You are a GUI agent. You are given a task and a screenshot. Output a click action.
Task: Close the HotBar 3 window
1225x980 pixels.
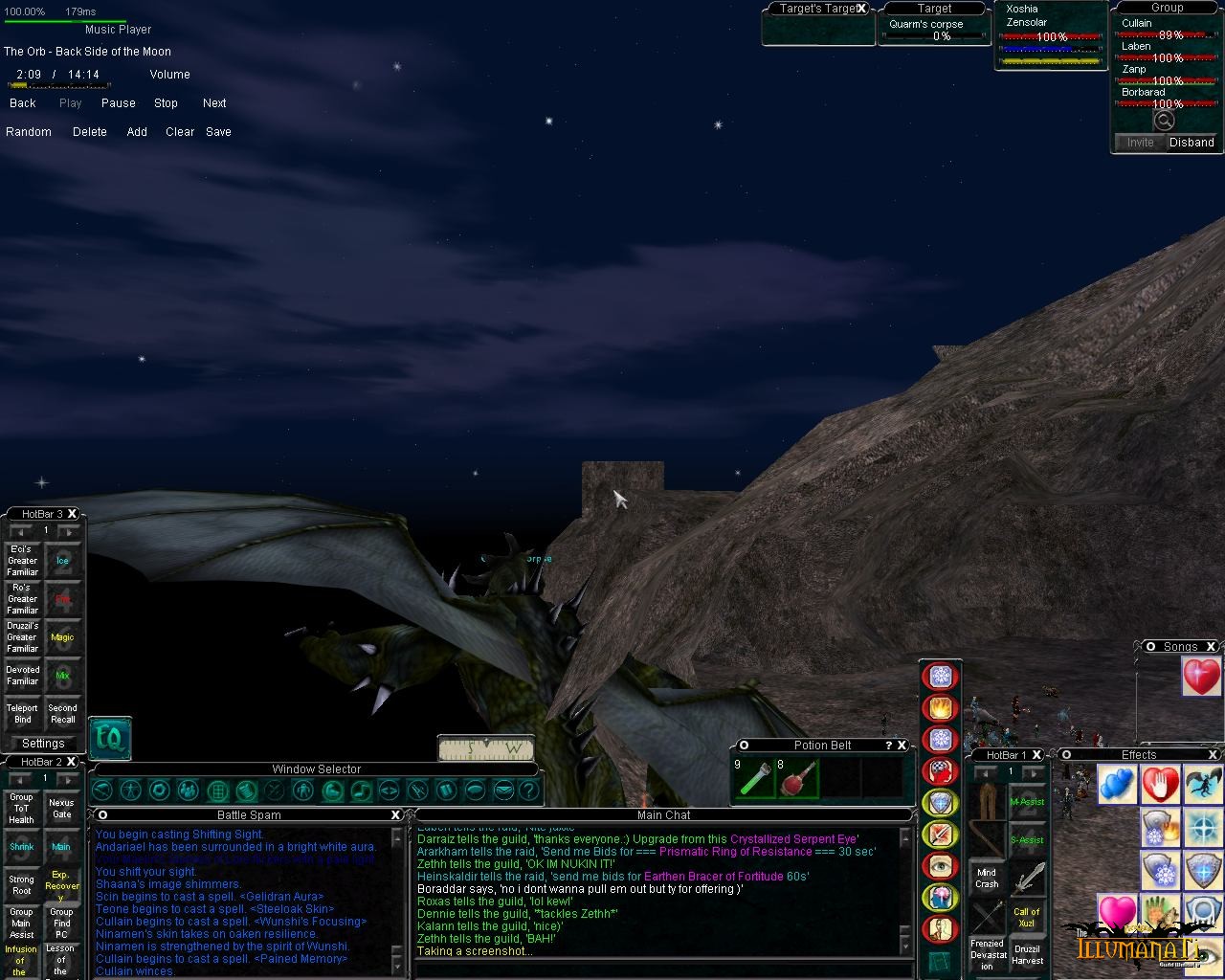[x=73, y=514]
